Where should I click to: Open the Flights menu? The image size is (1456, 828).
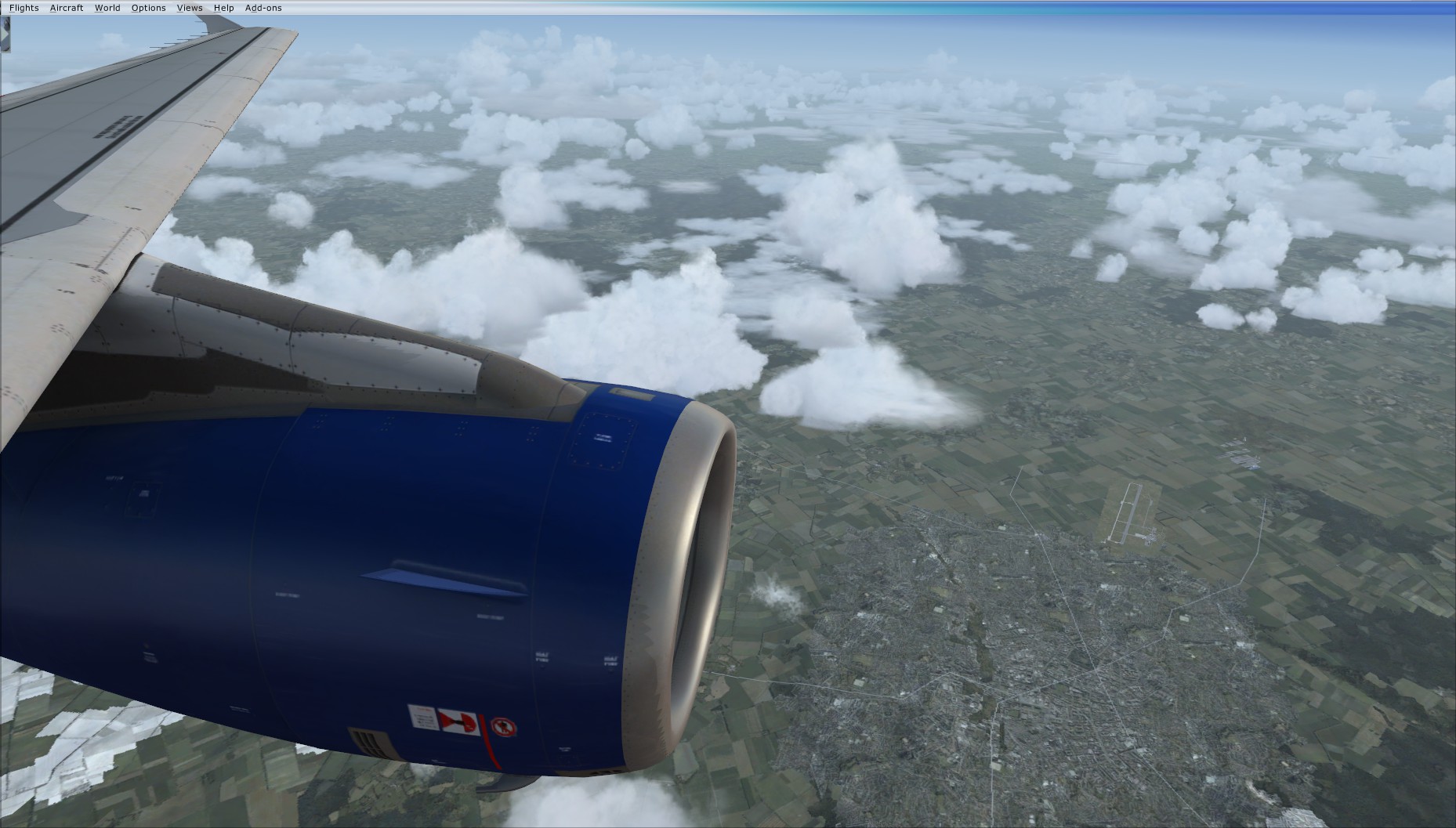click(24, 8)
